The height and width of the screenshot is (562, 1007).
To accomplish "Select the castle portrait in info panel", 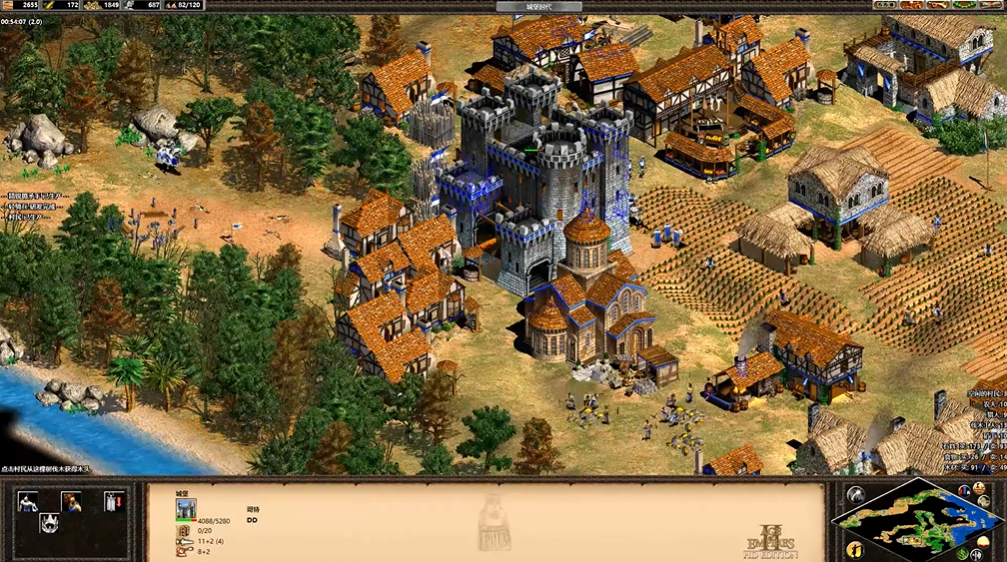I will (186, 510).
